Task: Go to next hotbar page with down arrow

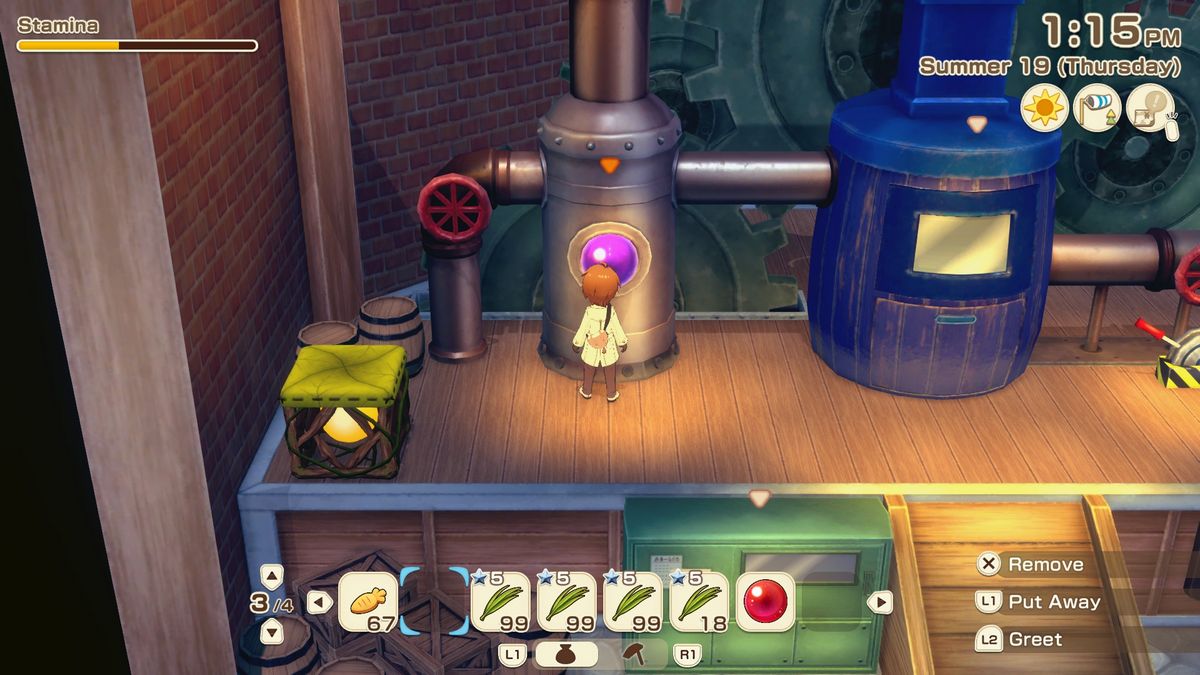Action: 271,631
